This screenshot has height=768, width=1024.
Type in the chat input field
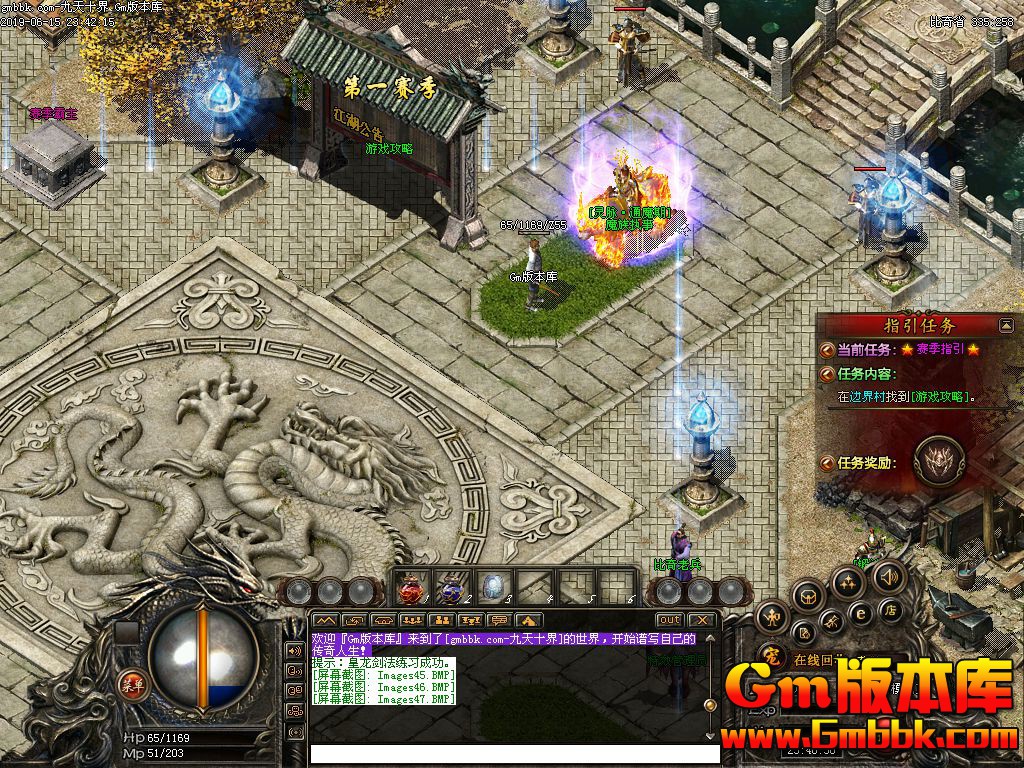[x=512, y=753]
